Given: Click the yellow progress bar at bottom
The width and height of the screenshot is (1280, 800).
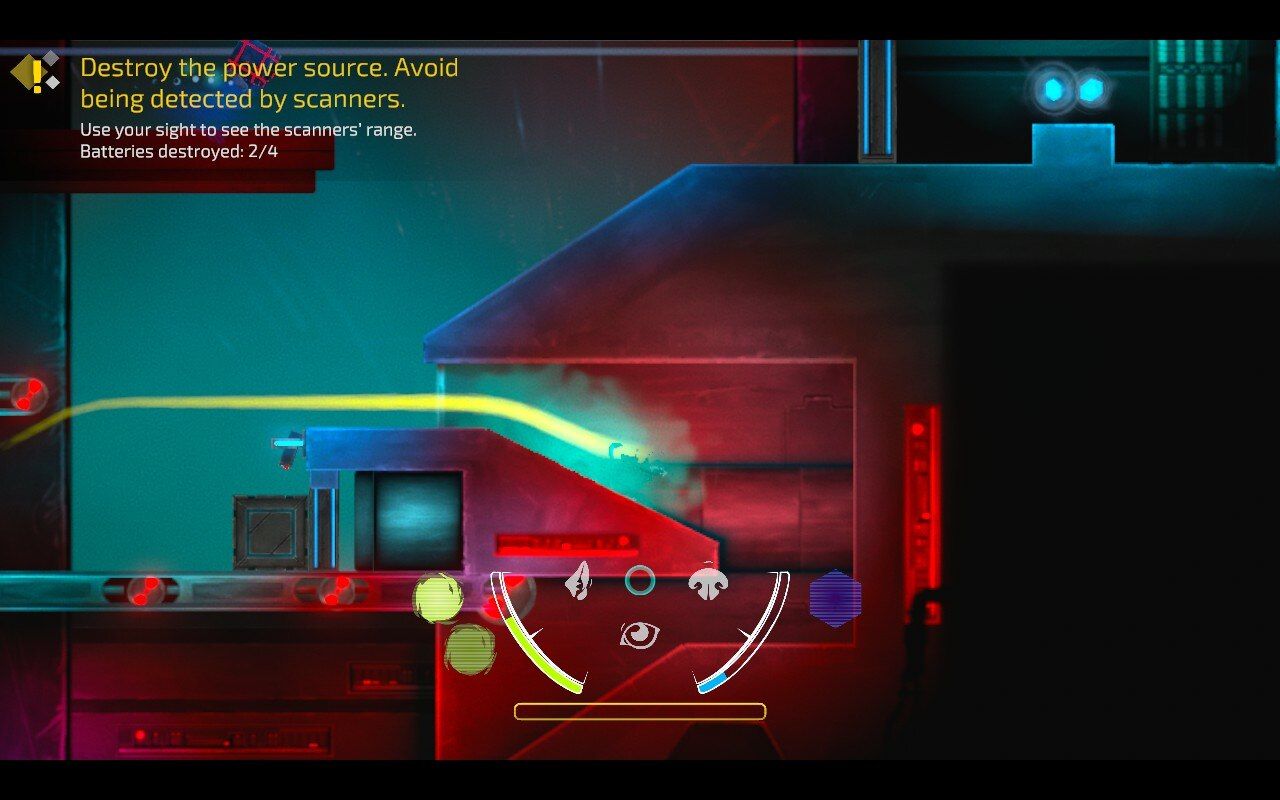Looking at the screenshot, I should click(x=640, y=710).
